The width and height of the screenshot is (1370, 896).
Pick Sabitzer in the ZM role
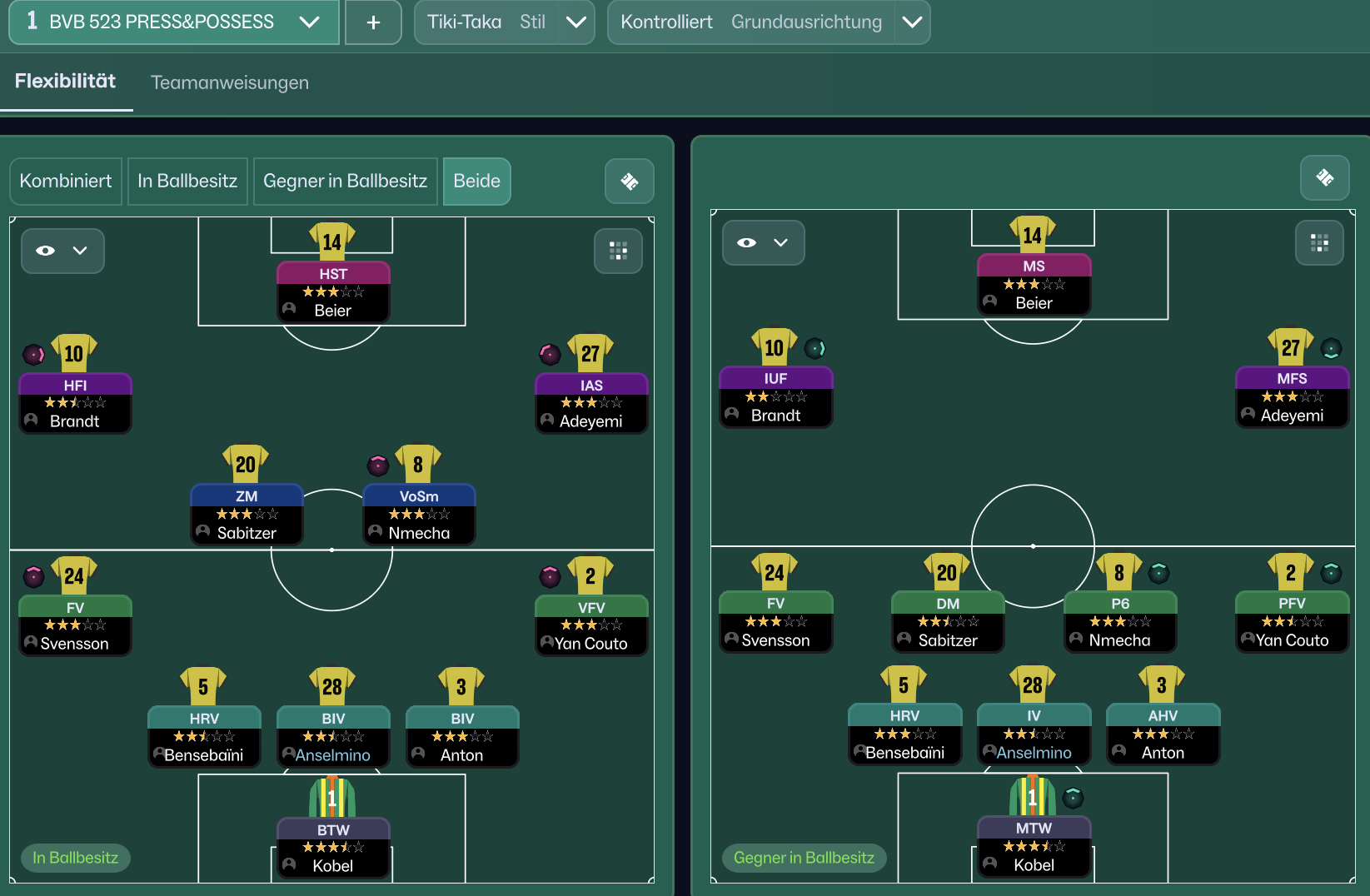[x=247, y=515]
